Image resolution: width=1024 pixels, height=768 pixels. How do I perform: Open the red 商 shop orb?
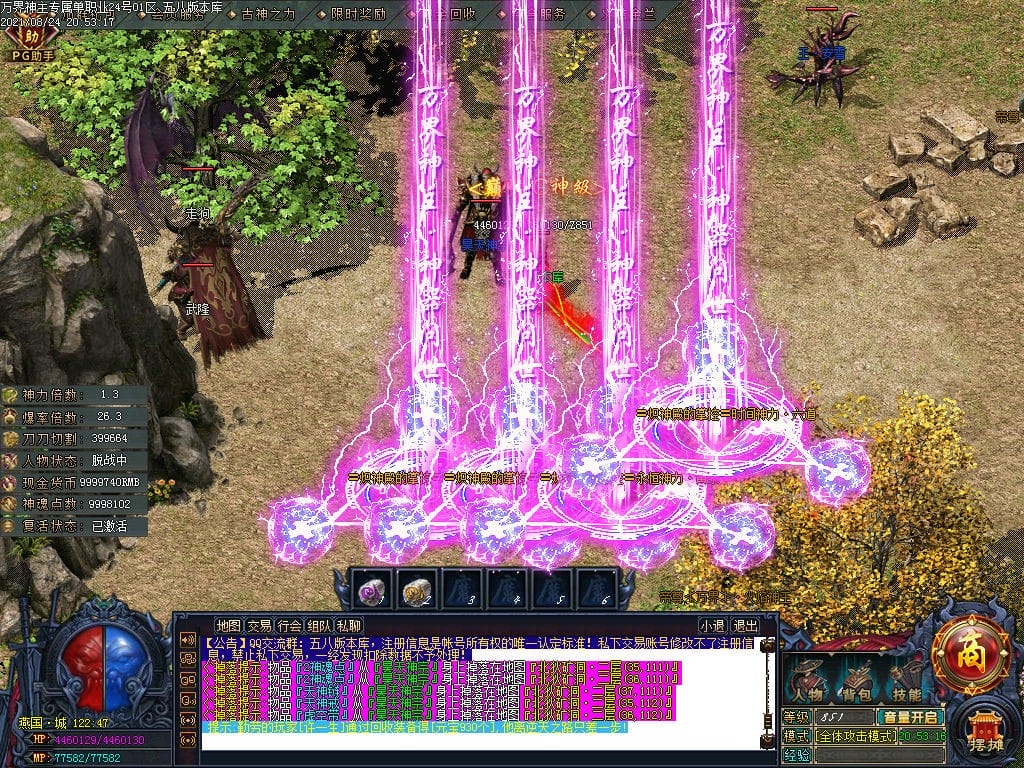(x=969, y=656)
